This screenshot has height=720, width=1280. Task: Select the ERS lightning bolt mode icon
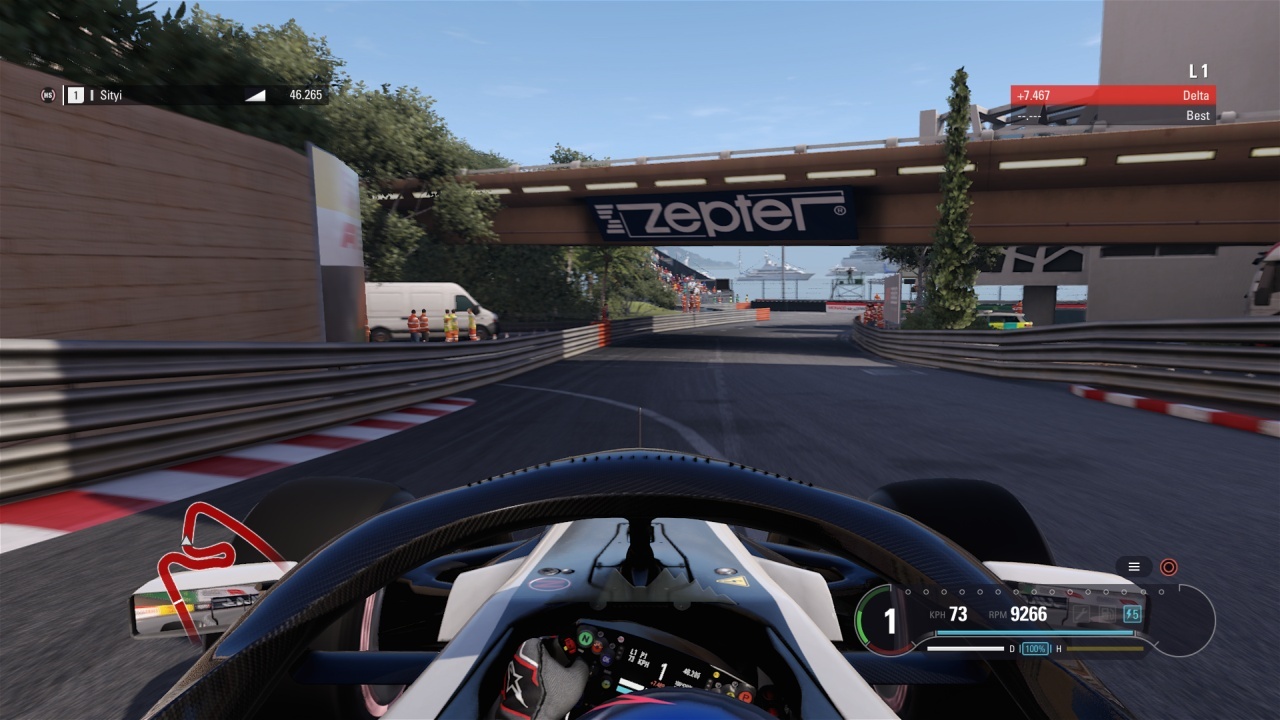click(1132, 614)
